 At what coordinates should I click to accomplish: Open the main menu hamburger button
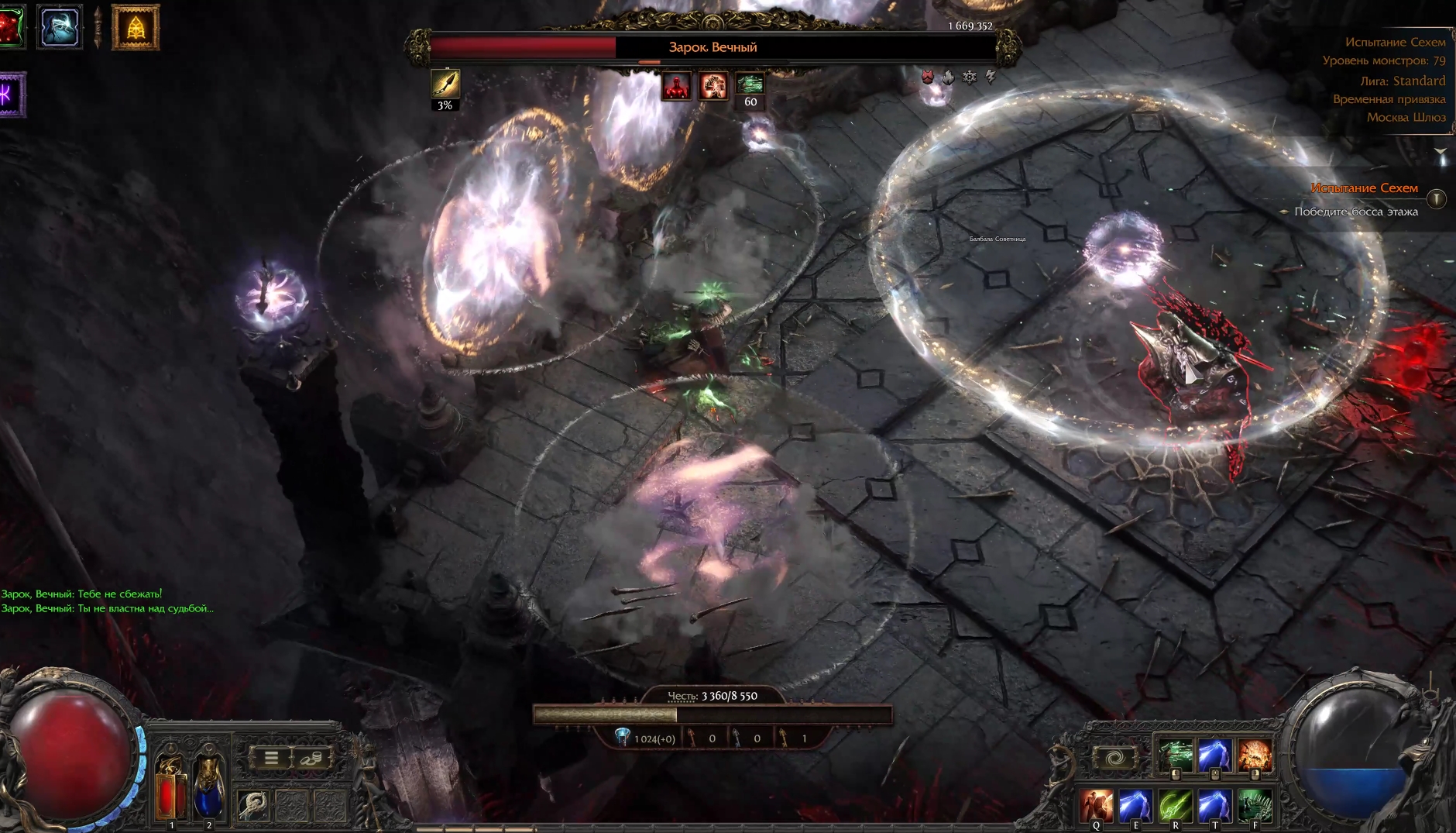click(x=271, y=757)
